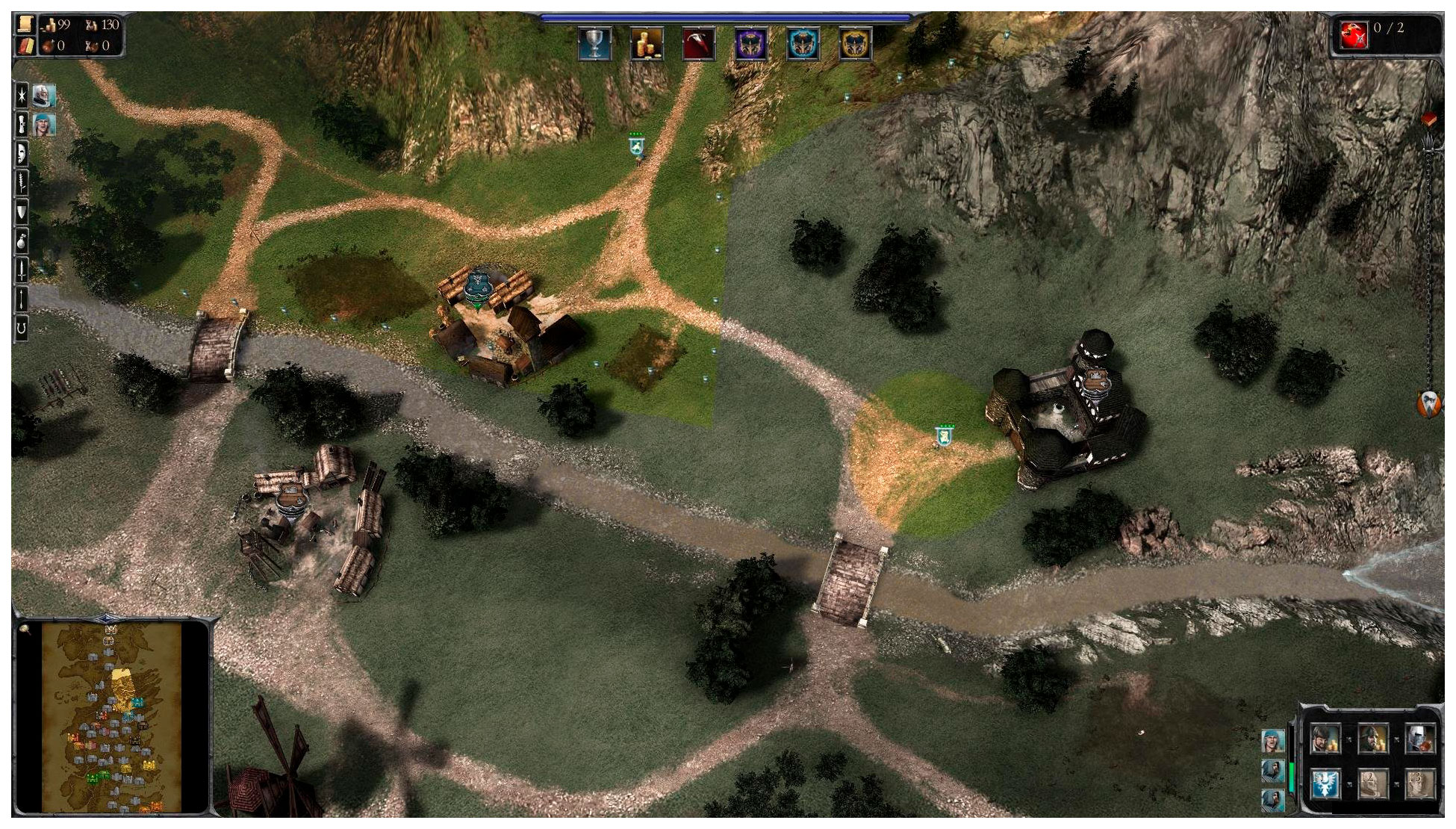This screenshot has height=829, width=1456.
Task: Open the scroll icon beside the gold counter
Action: 26,24
